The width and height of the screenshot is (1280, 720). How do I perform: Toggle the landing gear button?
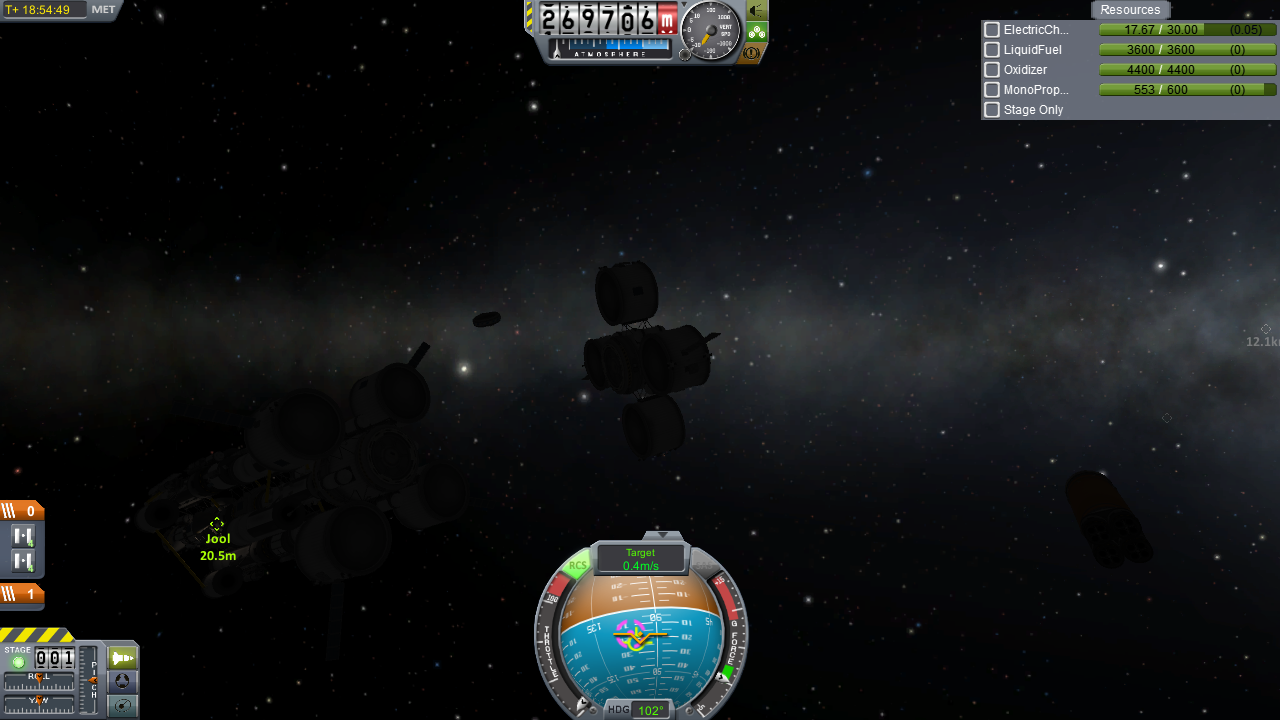(757, 32)
